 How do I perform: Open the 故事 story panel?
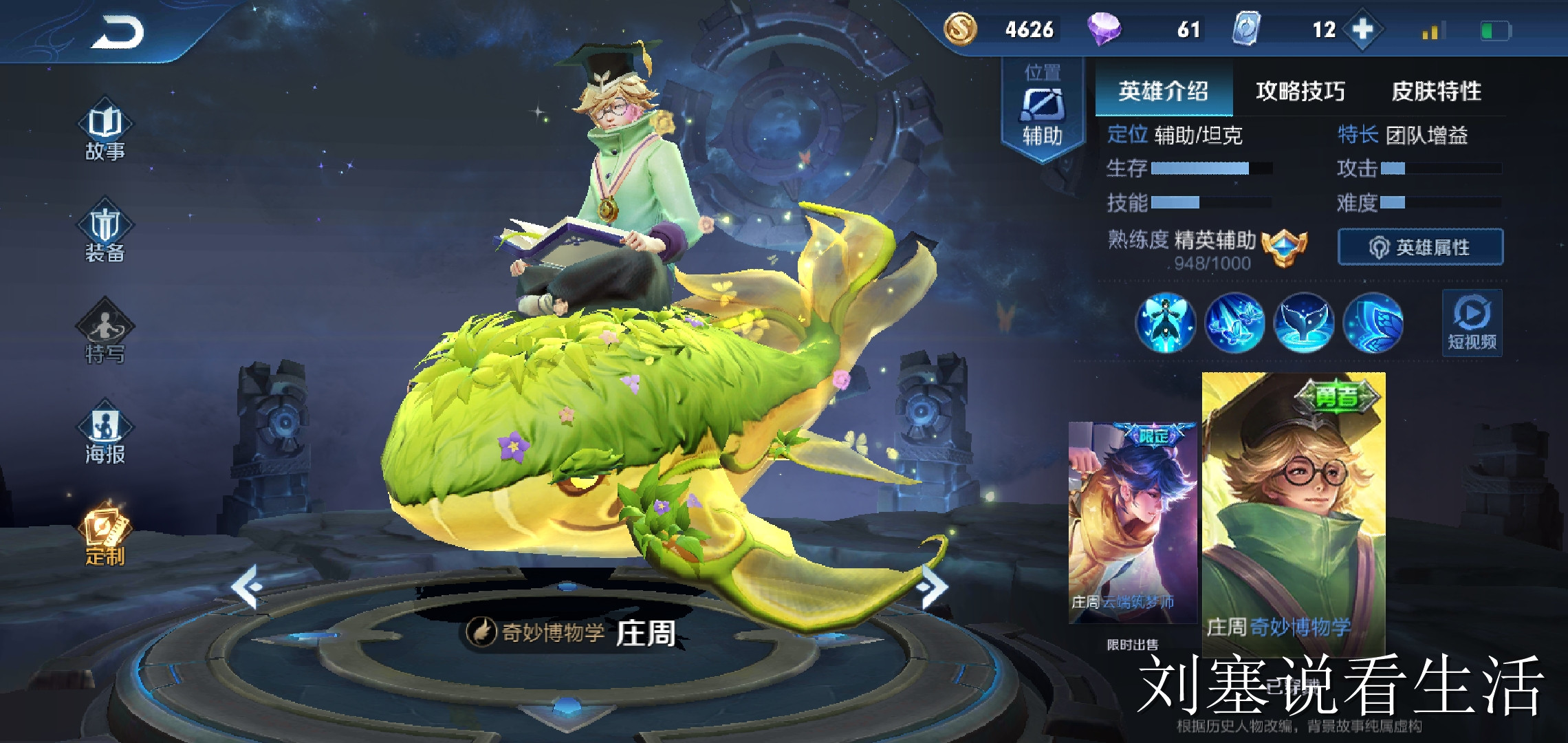107,131
